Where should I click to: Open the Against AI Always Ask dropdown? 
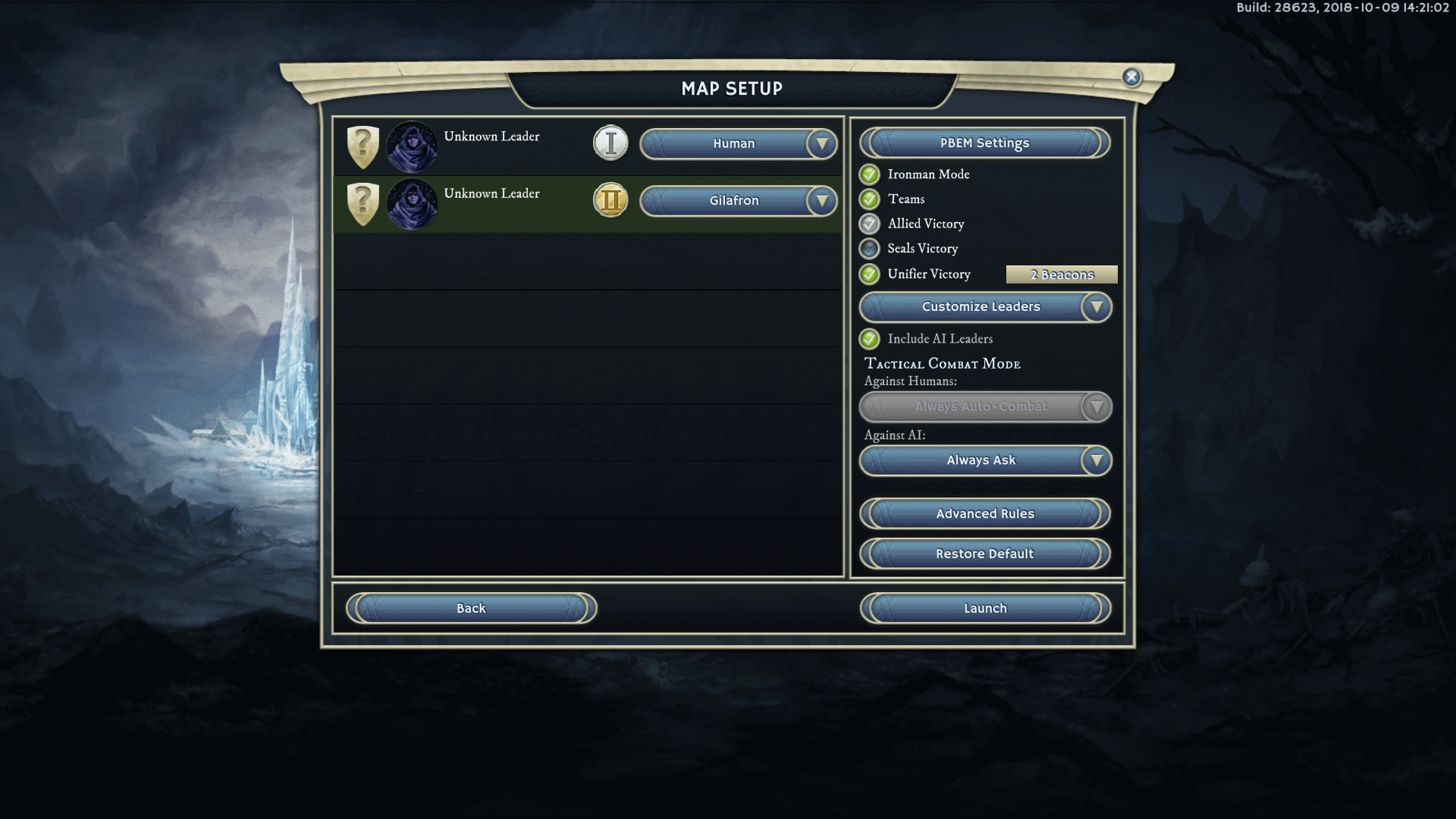[x=1096, y=460]
